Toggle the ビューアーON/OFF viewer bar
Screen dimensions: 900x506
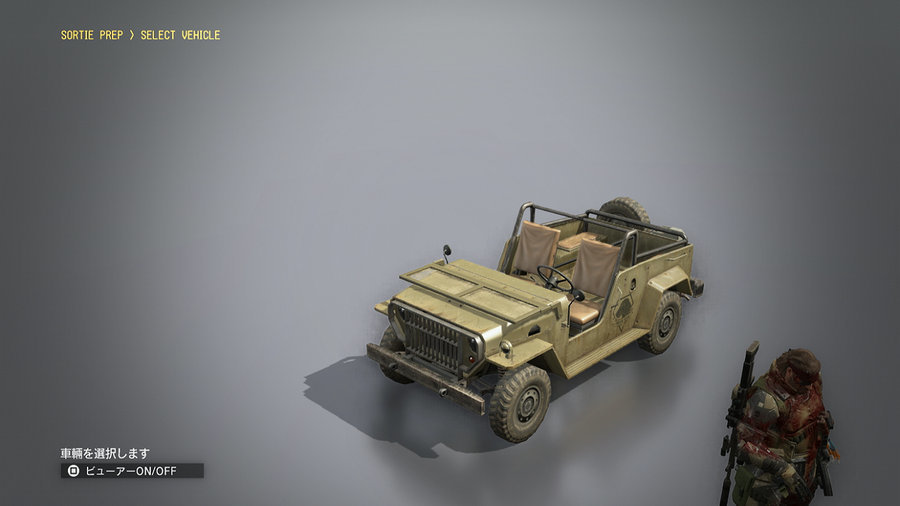click(132, 470)
